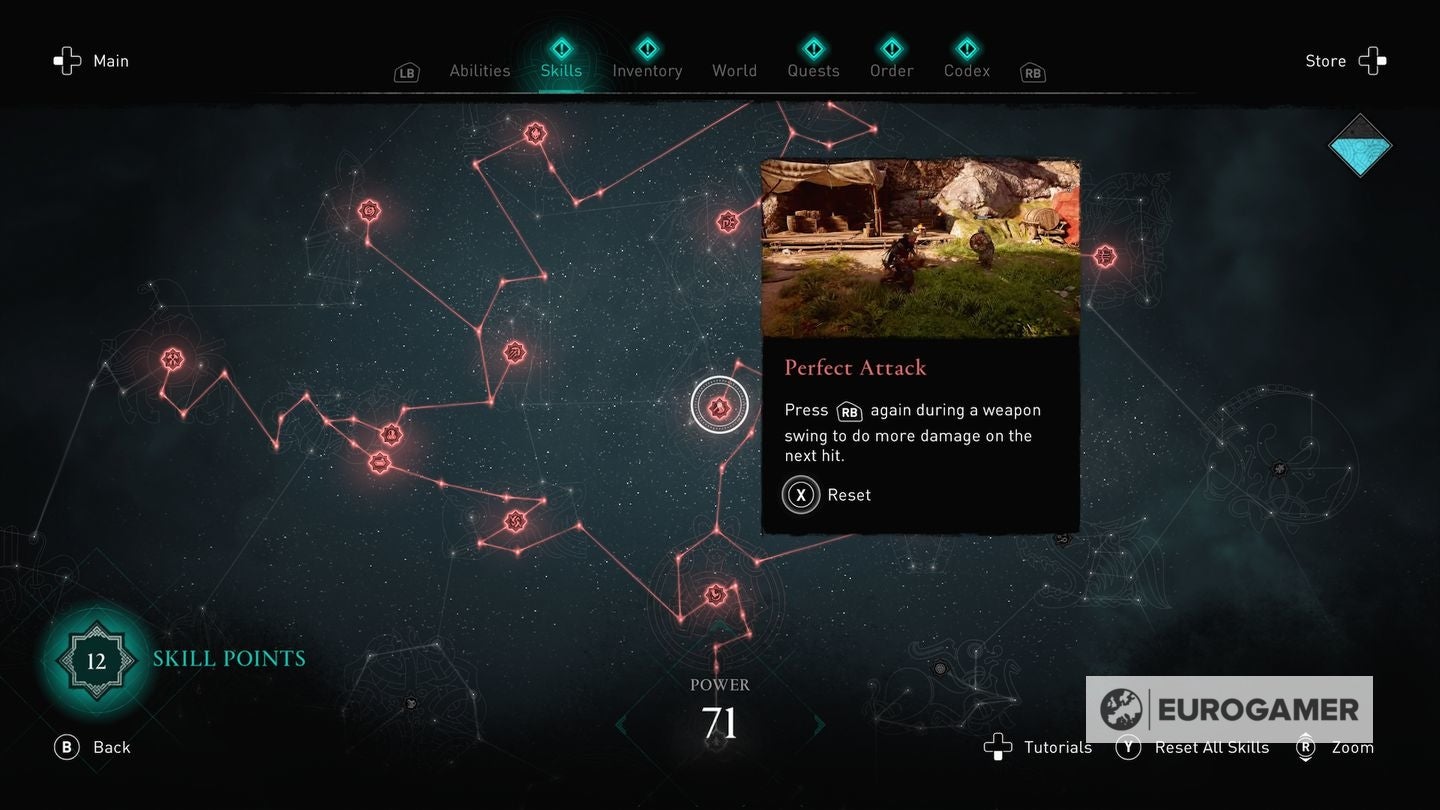The width and height of the screenshot is (1440, 810).
Task: Select the Perfect Attack skill node
Action: coord(718,405)
